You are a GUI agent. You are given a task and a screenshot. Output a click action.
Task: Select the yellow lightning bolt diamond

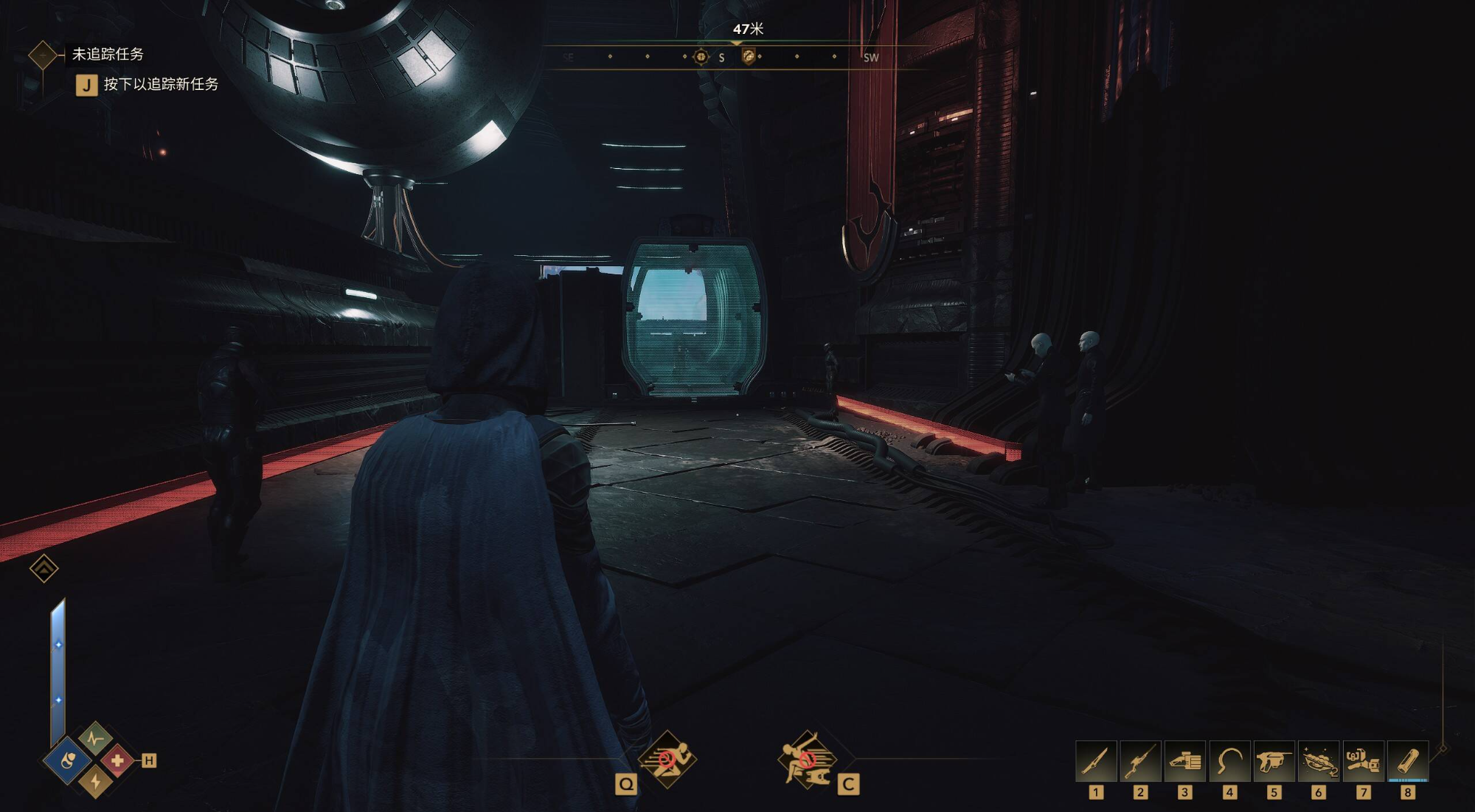click(x=95, y=782)
